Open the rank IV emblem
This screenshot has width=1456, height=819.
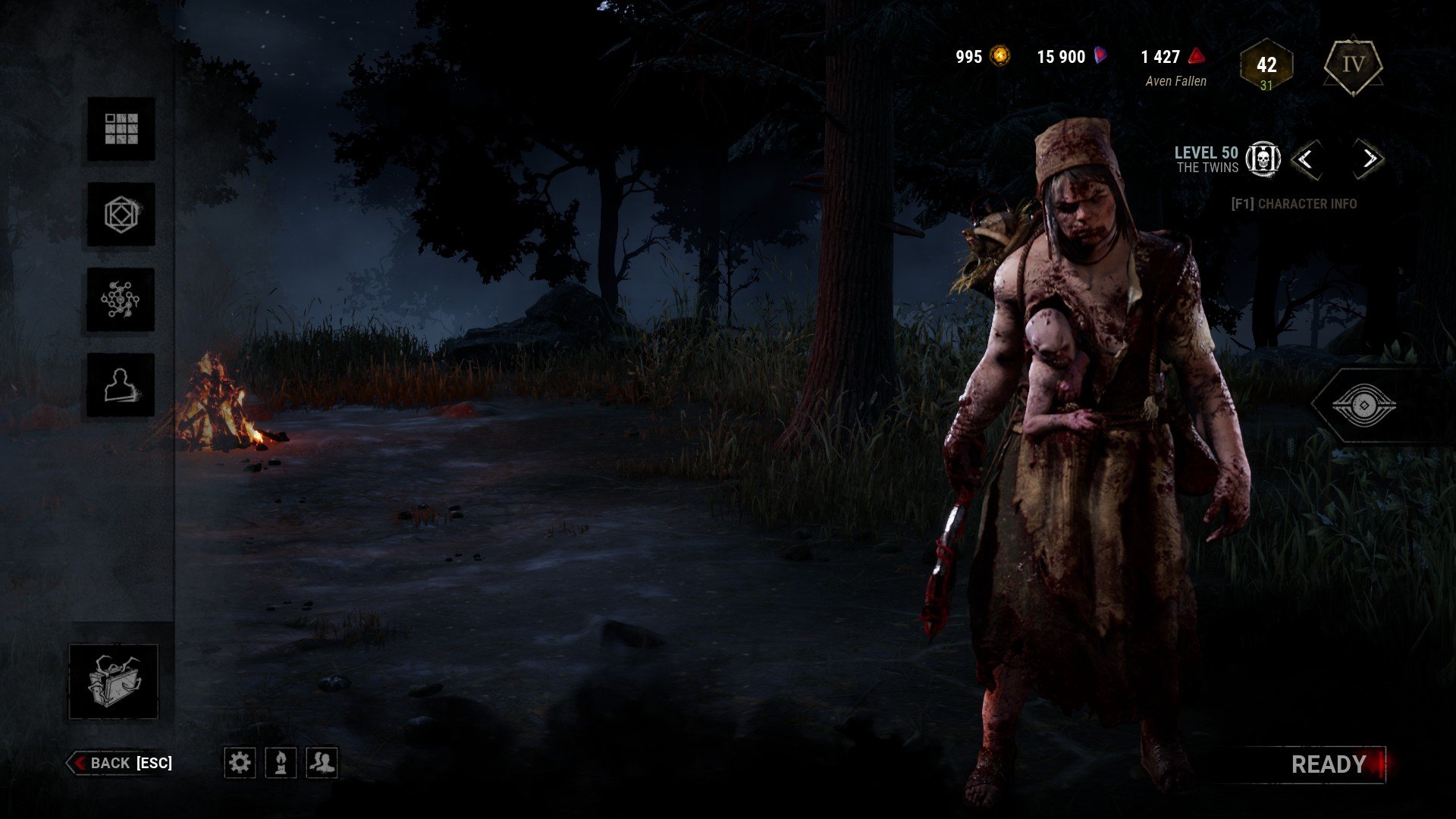click(1353, 65)
